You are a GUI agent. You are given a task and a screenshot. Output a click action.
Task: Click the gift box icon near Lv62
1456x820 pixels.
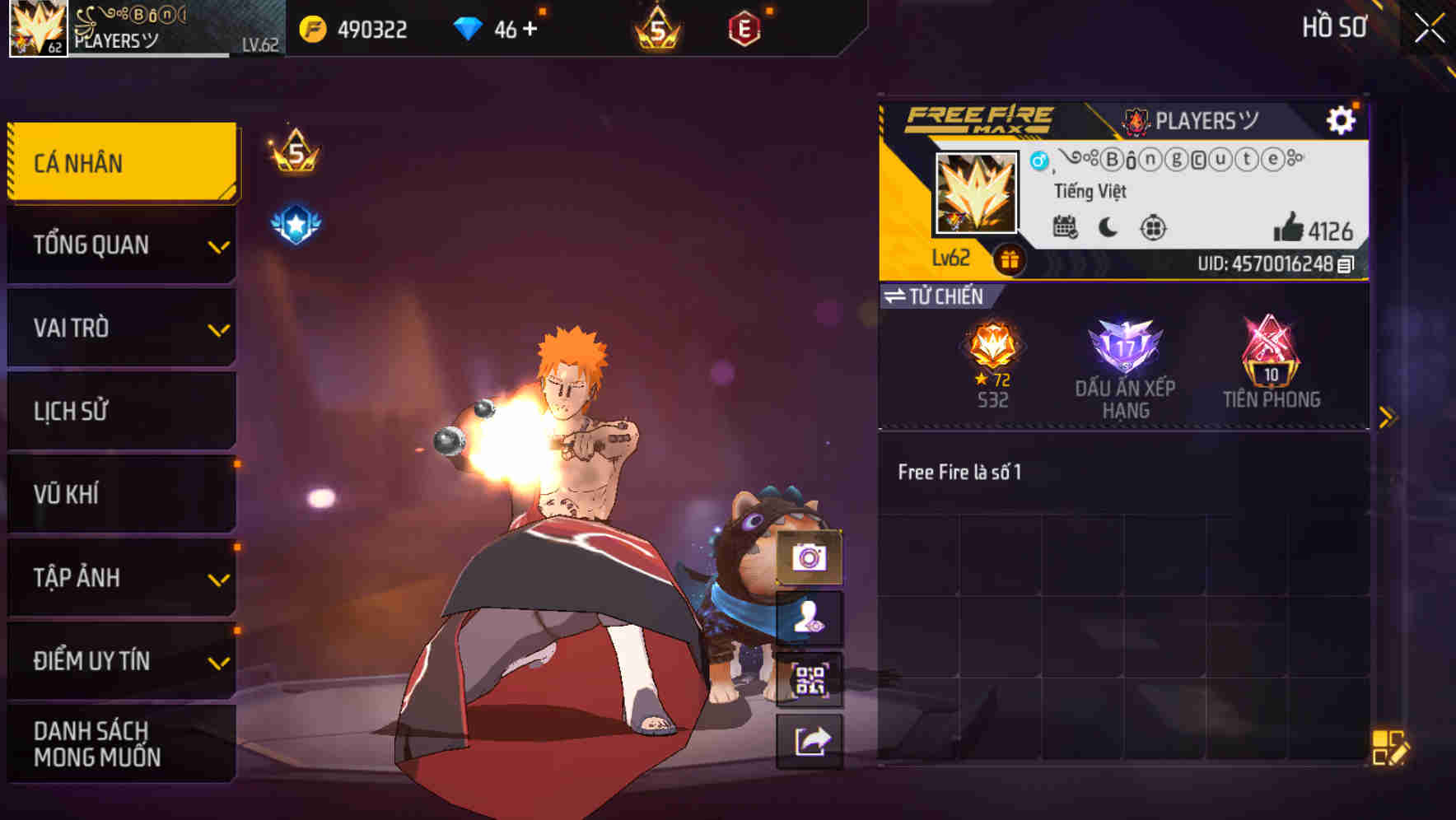click(x=1009, y=259)
